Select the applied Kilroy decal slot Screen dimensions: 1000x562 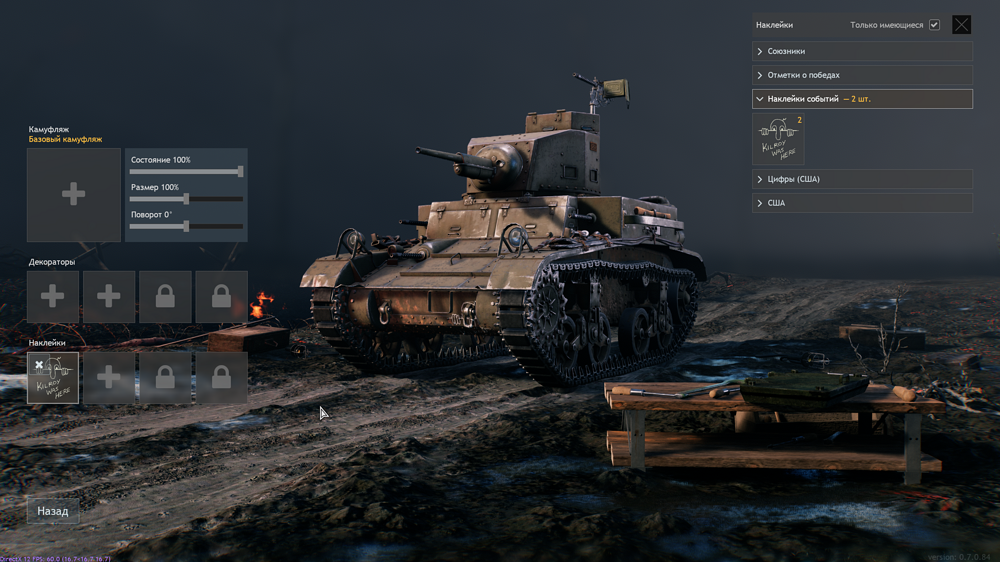click(x=53, y=378)
